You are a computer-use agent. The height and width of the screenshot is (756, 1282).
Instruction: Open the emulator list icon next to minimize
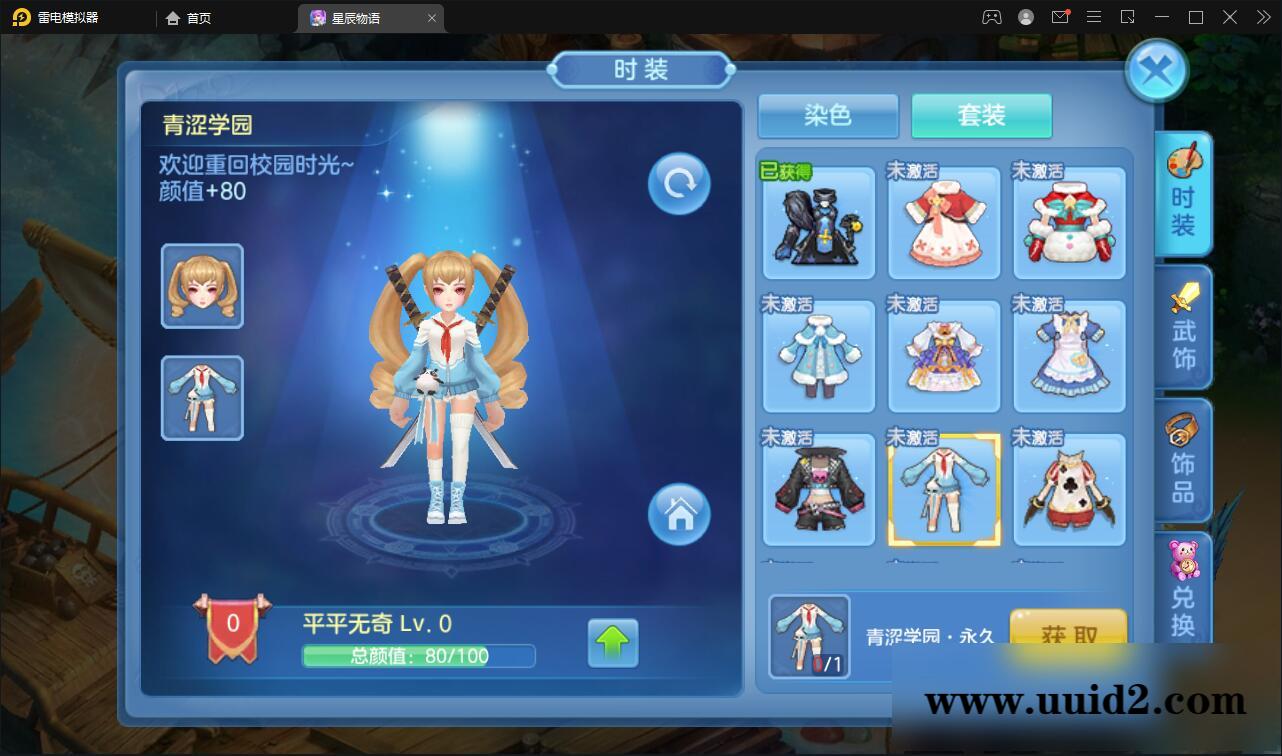click(x=1128, y=17)
